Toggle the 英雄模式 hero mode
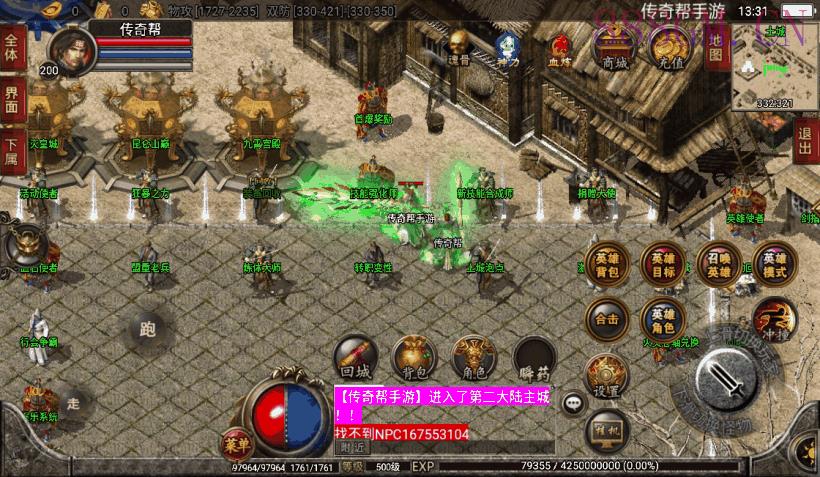Viewport: 820px width, 477px height. (x=775, y=261)
